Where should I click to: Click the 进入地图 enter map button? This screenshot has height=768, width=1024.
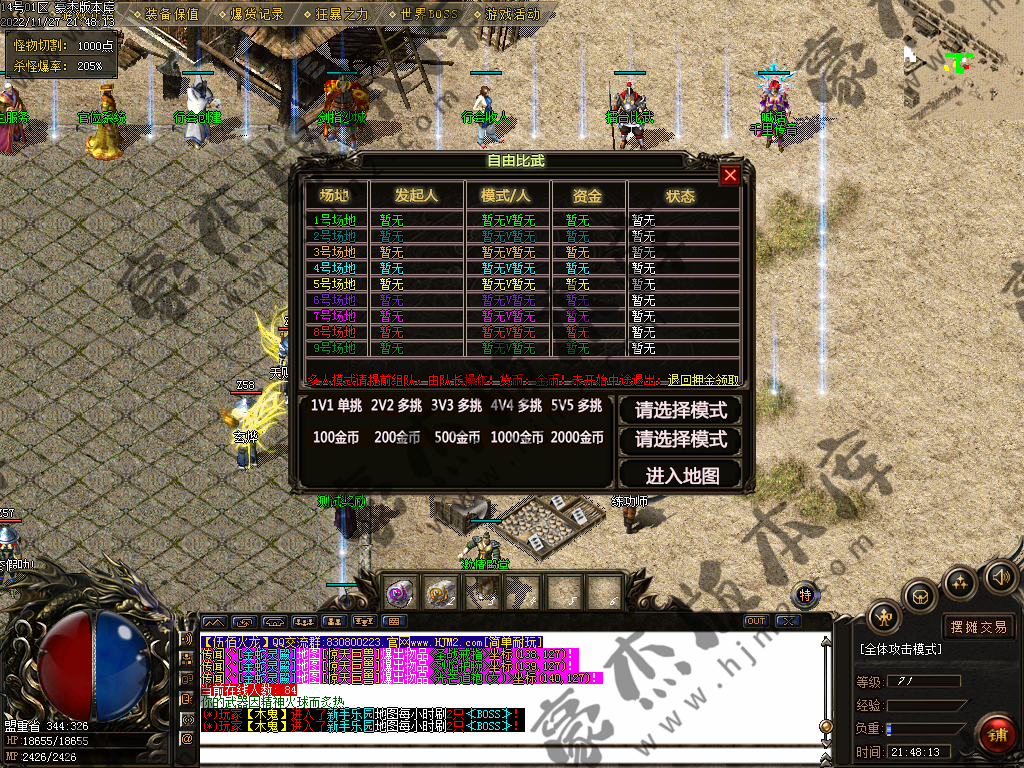[x=682, y=474]
